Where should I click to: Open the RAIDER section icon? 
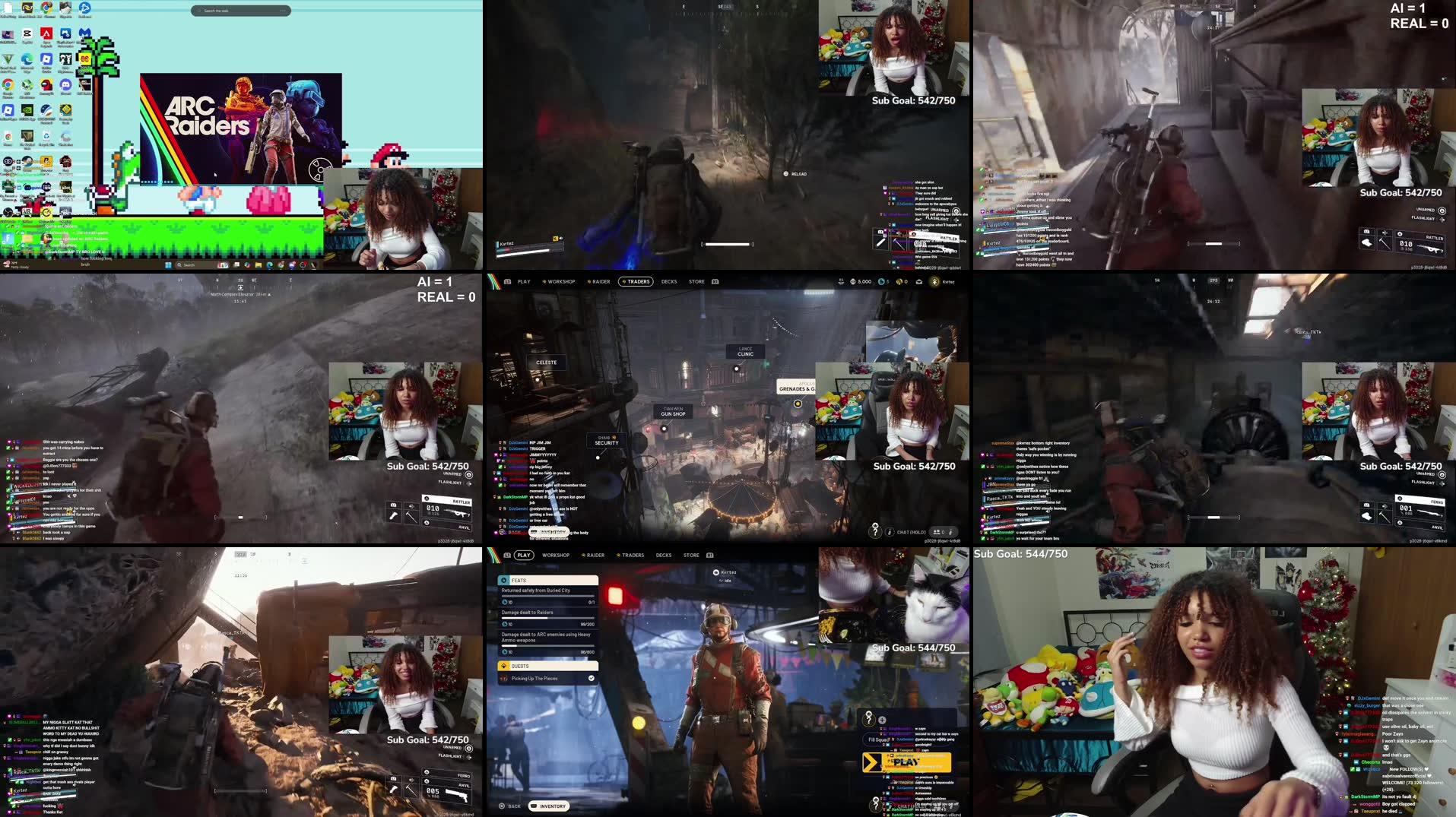[x=590, y=281]
